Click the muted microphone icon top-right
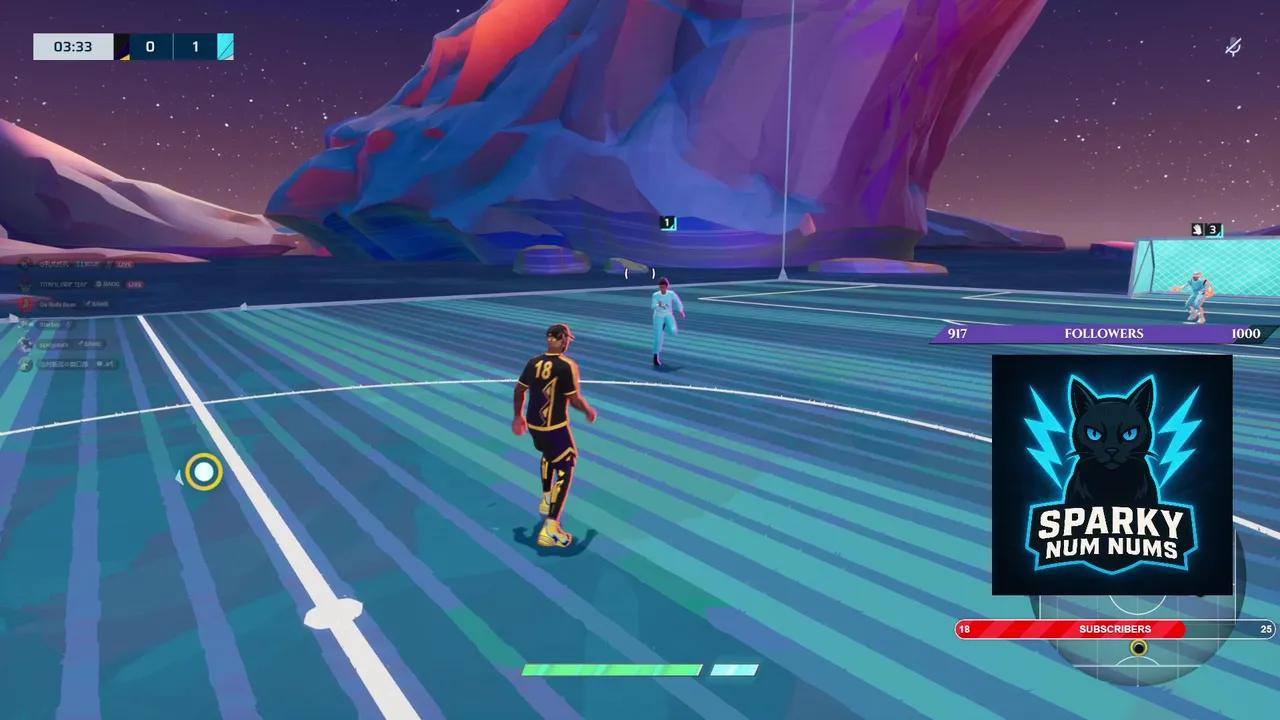 pyautogui.click(x=1233, y=46)
